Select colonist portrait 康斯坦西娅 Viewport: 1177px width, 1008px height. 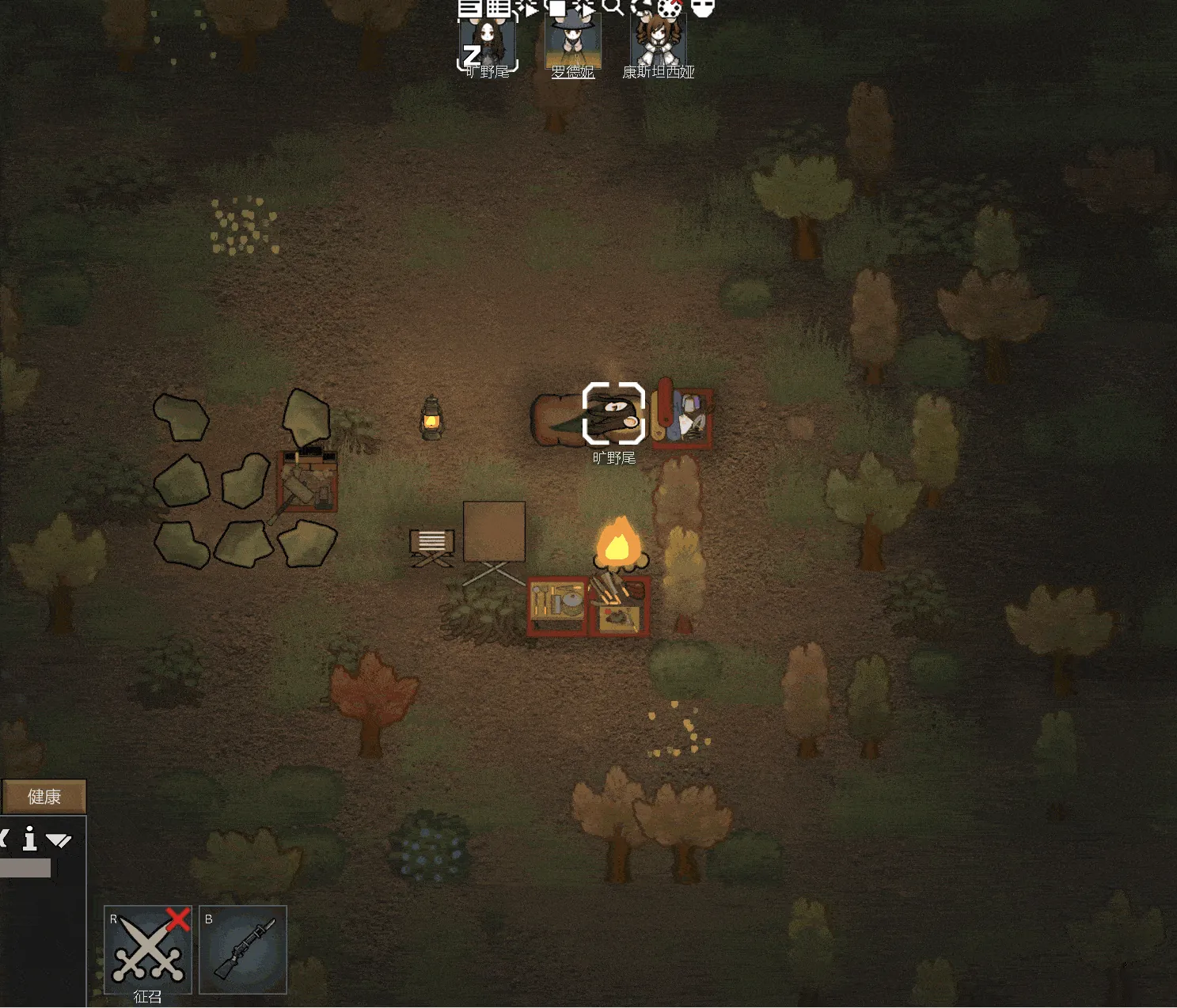pyautogui.click(x=658, y=44)
